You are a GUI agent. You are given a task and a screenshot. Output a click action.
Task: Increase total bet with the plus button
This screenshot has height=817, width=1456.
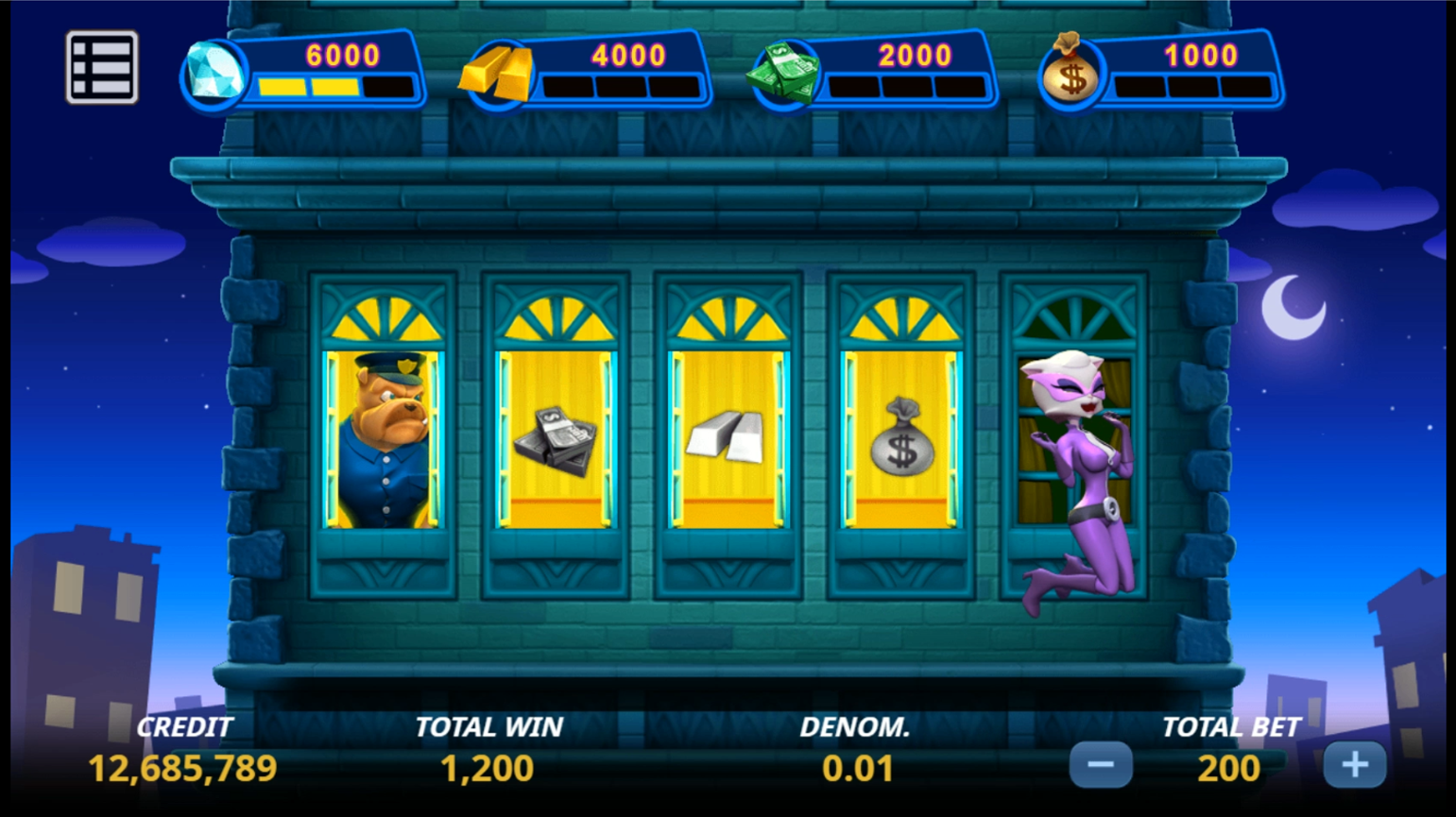(1355, 765)
